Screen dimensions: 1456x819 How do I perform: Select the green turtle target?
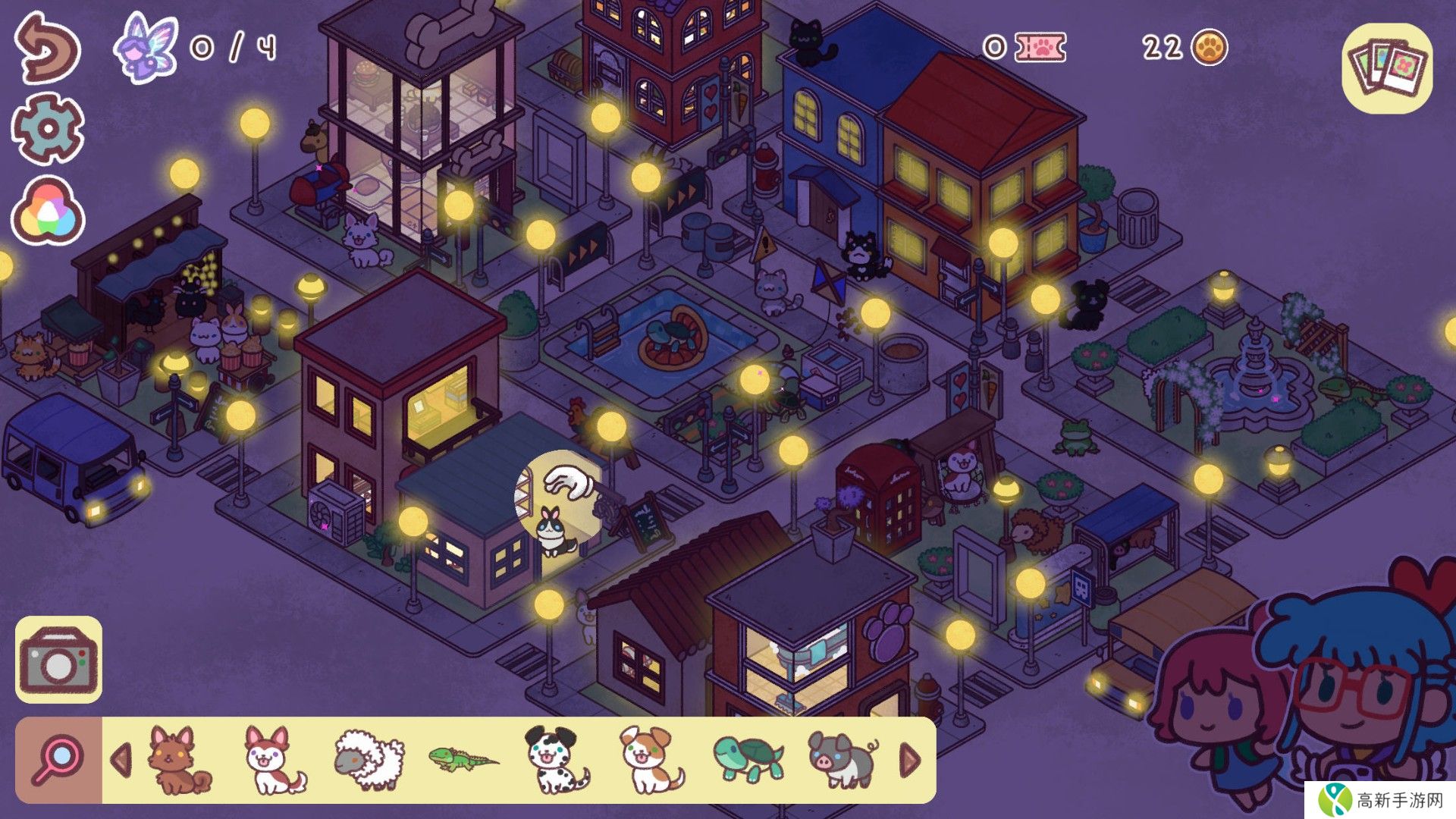point(748,760)
